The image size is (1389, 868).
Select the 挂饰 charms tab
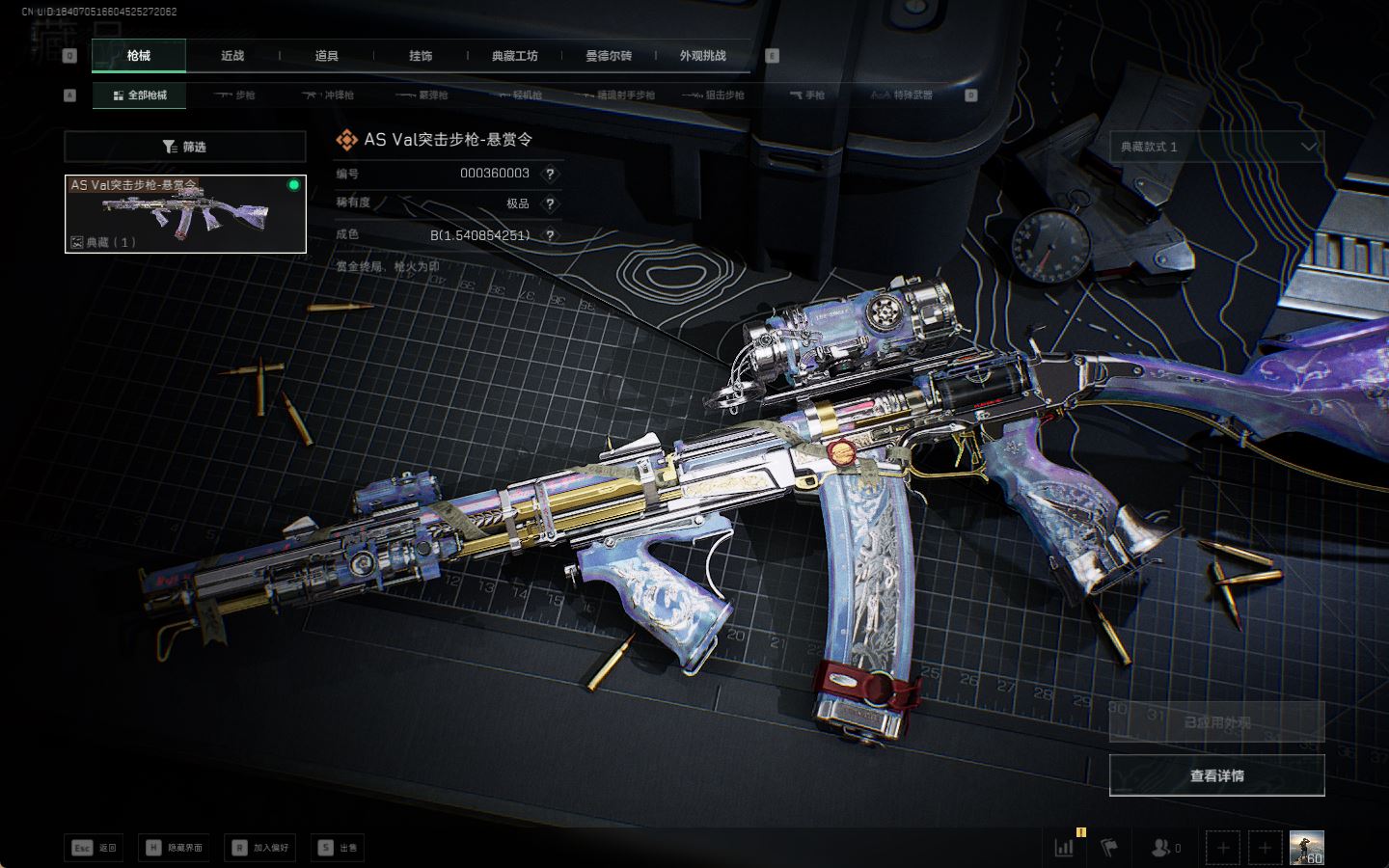pos(421,56)
